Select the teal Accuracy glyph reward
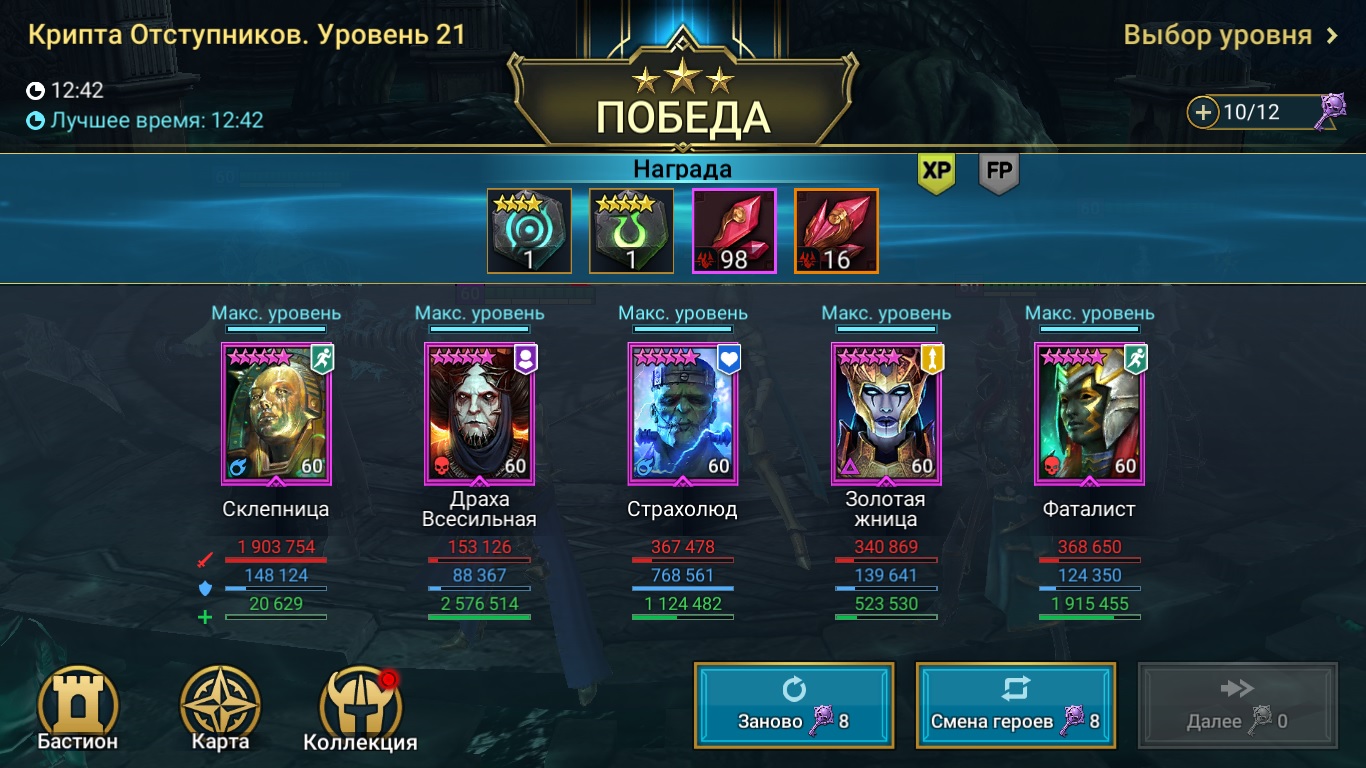The image size is (1366, 768). (x=529, y=229)
